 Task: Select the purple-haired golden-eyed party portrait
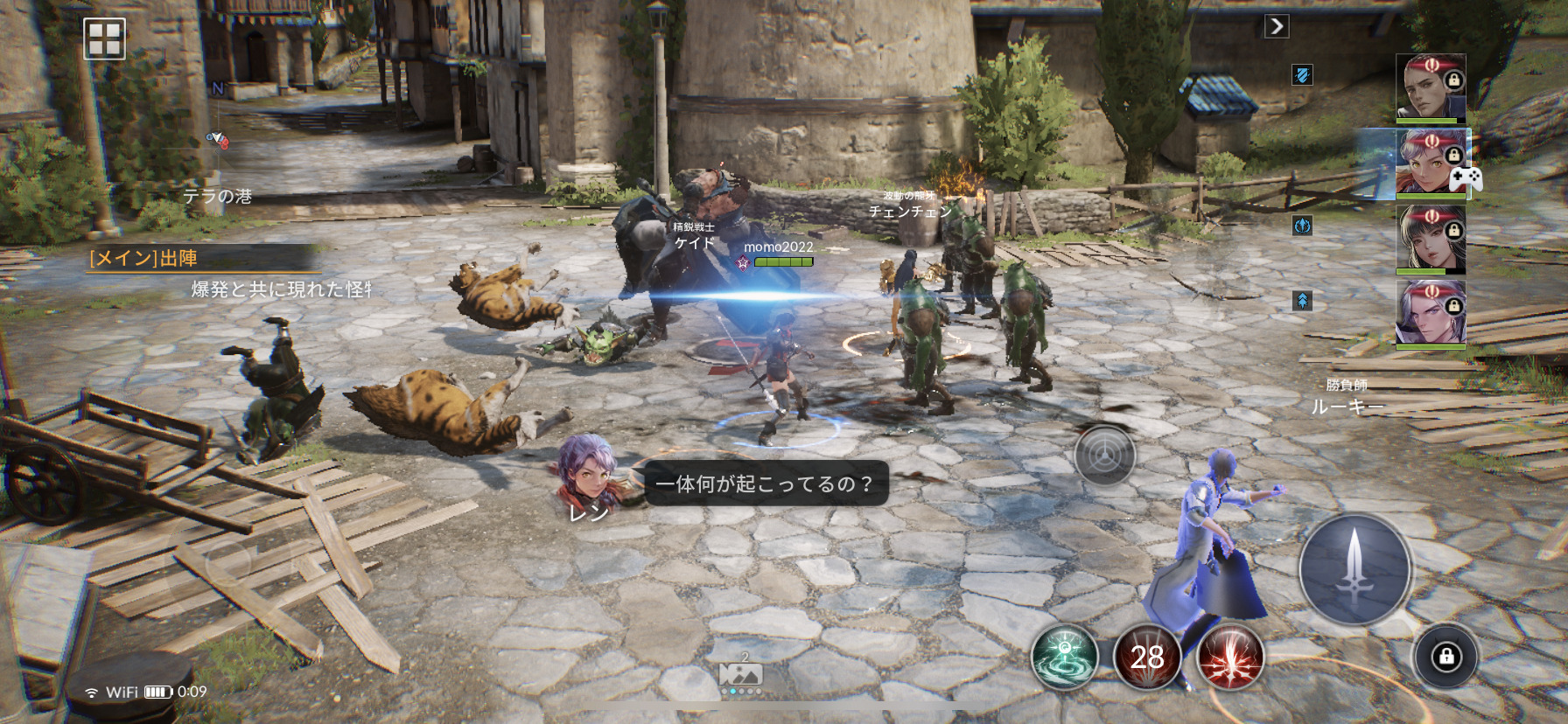click(1430, 162)
